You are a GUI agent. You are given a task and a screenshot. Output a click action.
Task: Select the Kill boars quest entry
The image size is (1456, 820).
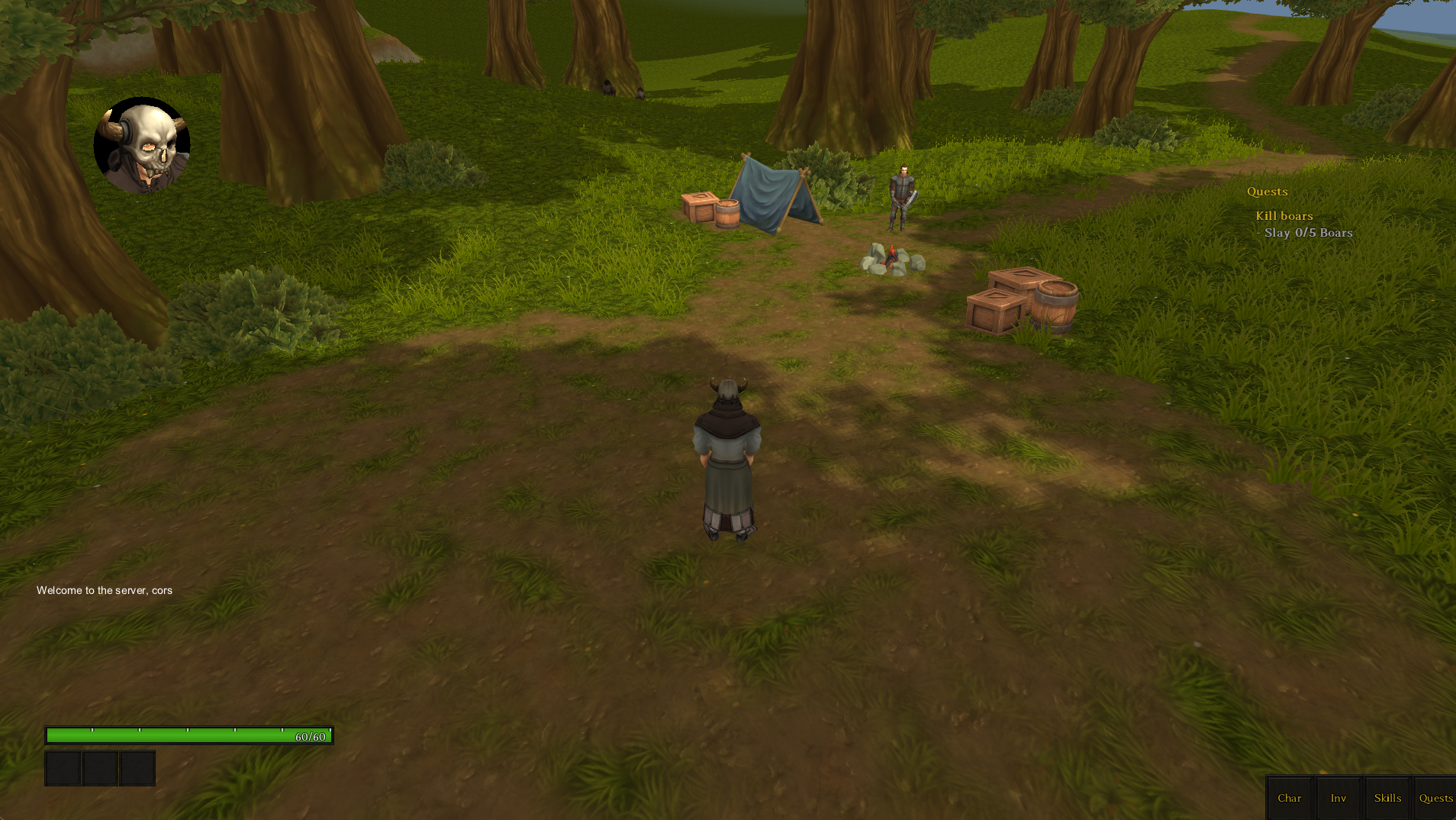(x=1284, y=216)
